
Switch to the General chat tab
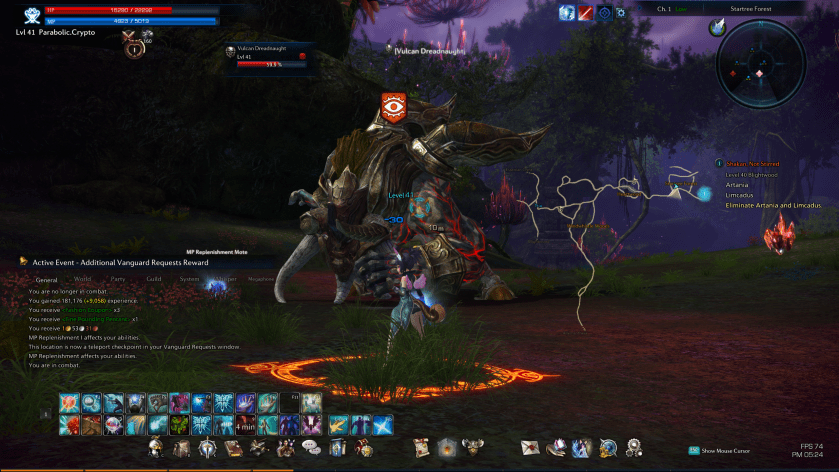47,280
